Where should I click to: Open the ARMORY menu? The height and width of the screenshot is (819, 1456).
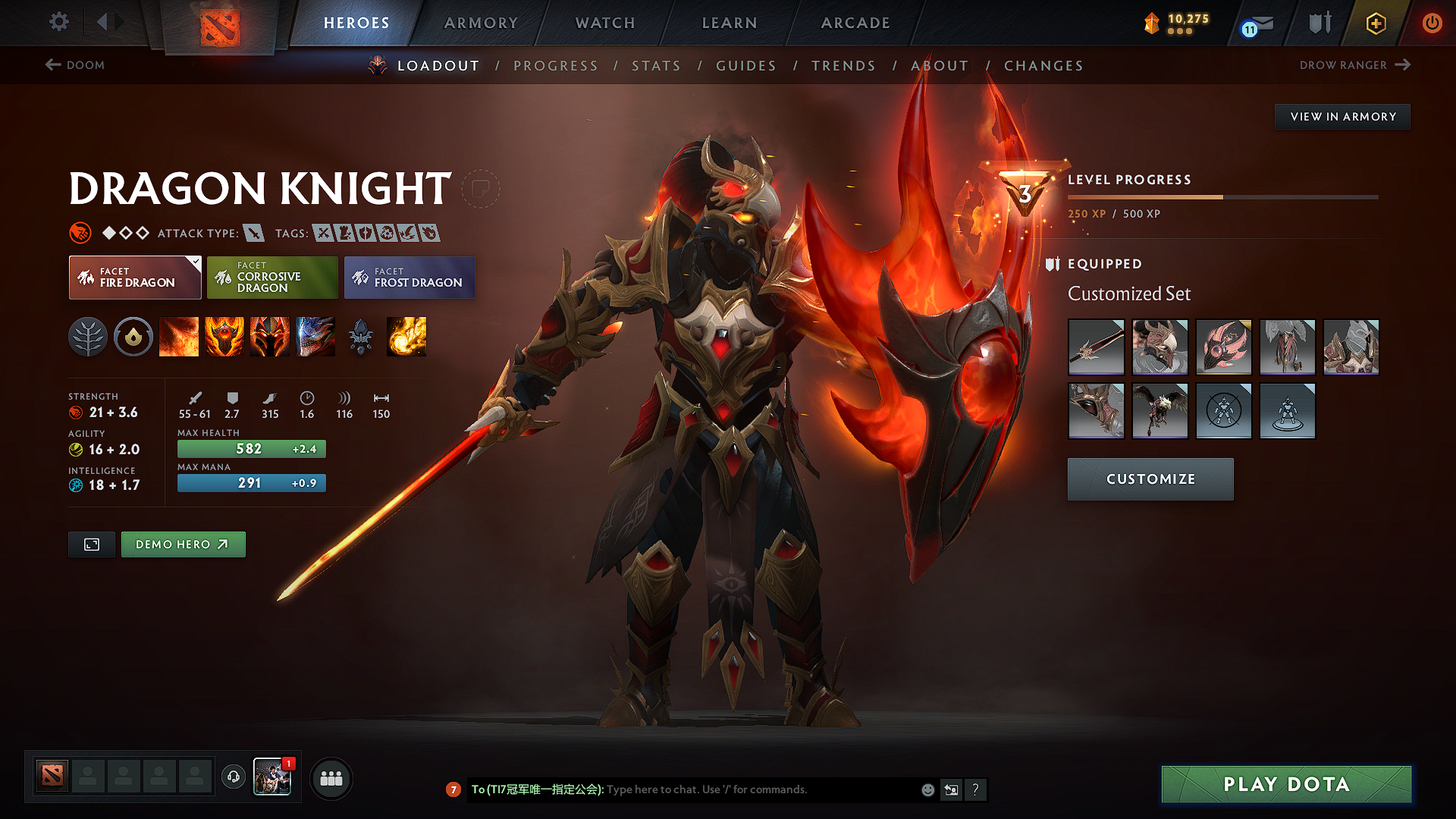[481, 23]
